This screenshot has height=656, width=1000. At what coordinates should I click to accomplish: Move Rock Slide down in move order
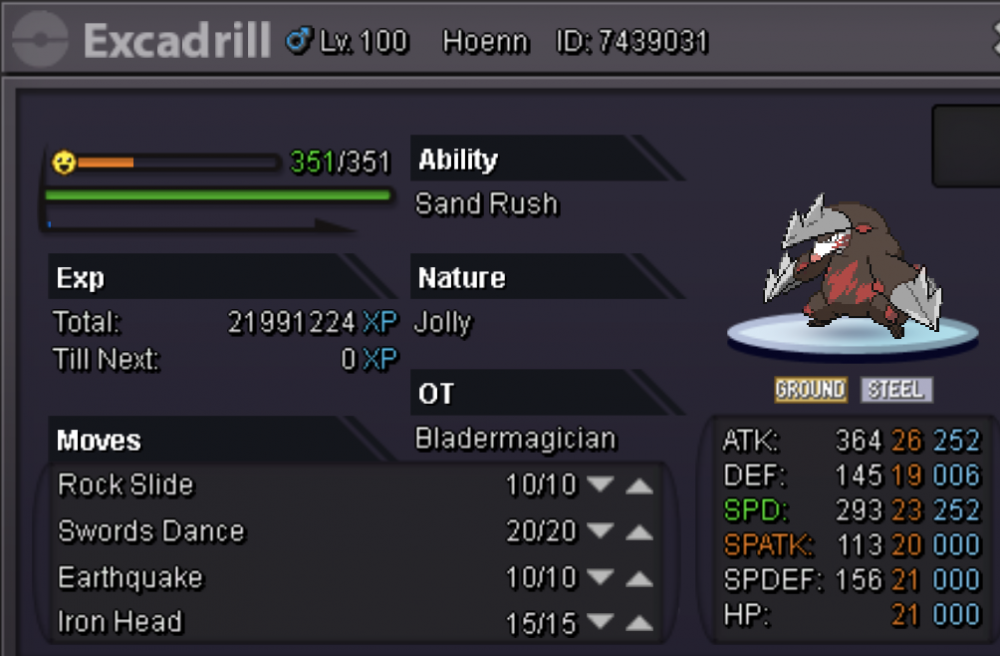pos(600,485)
